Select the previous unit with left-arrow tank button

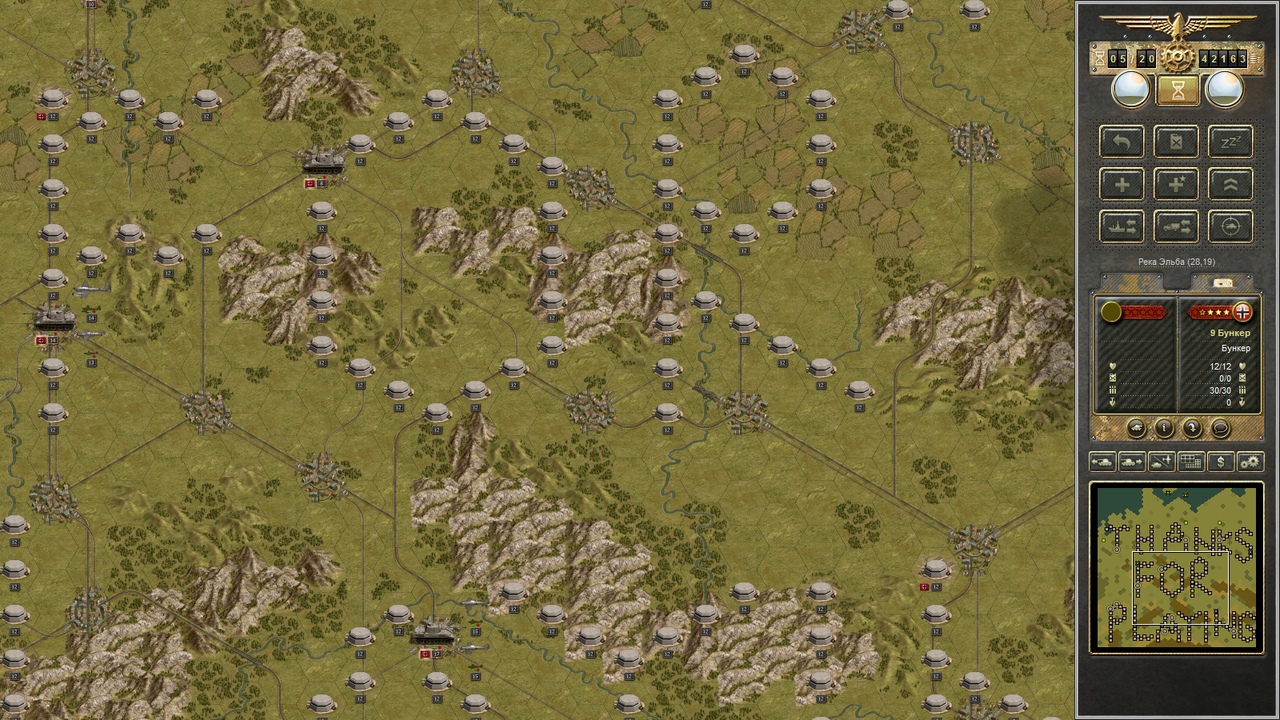[1102, 462]
